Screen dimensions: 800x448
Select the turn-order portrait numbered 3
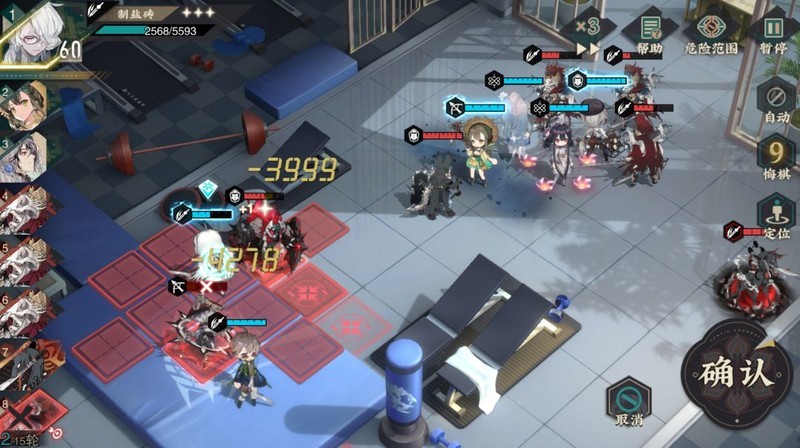(x=24, y=155)
